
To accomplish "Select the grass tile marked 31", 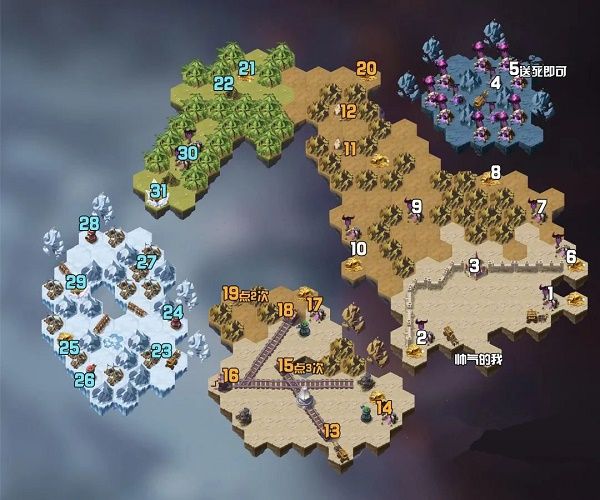I will tap(158, 190).
